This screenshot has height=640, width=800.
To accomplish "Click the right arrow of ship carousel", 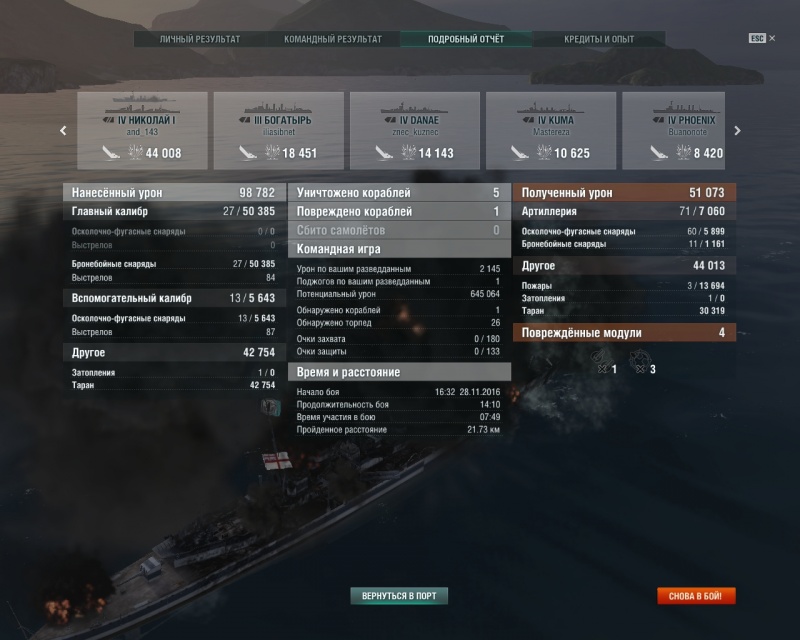I will pyautogui.click(x=738, y=130).
